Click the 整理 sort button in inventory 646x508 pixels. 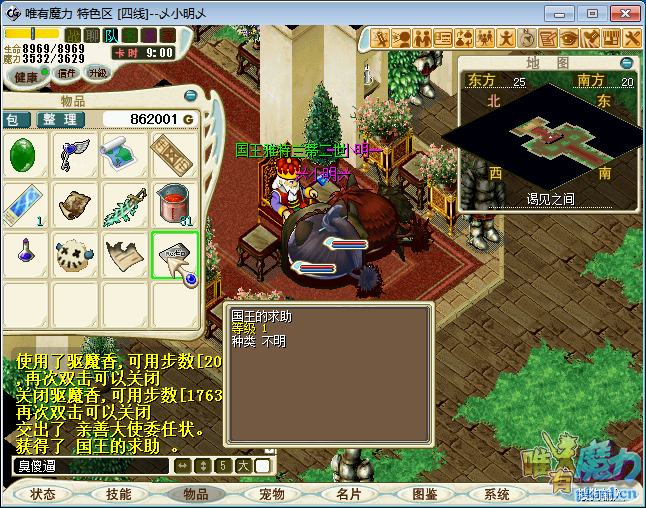[x=59, y=119]
